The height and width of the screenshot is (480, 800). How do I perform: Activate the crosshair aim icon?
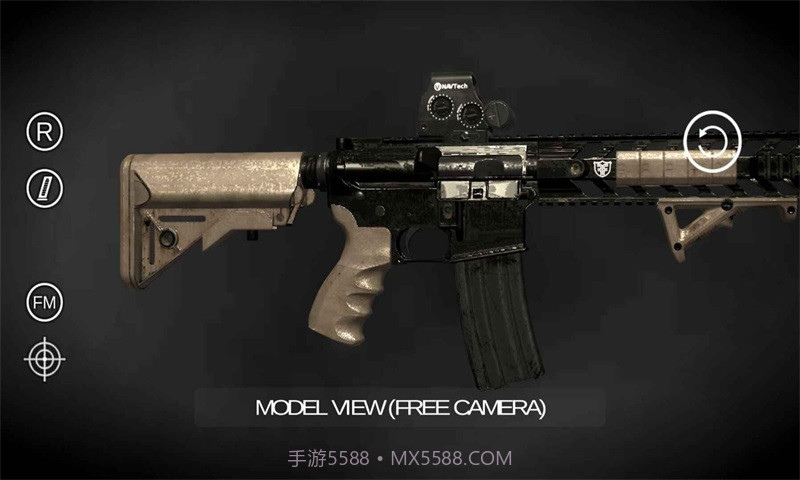click(x=44, y=359)
